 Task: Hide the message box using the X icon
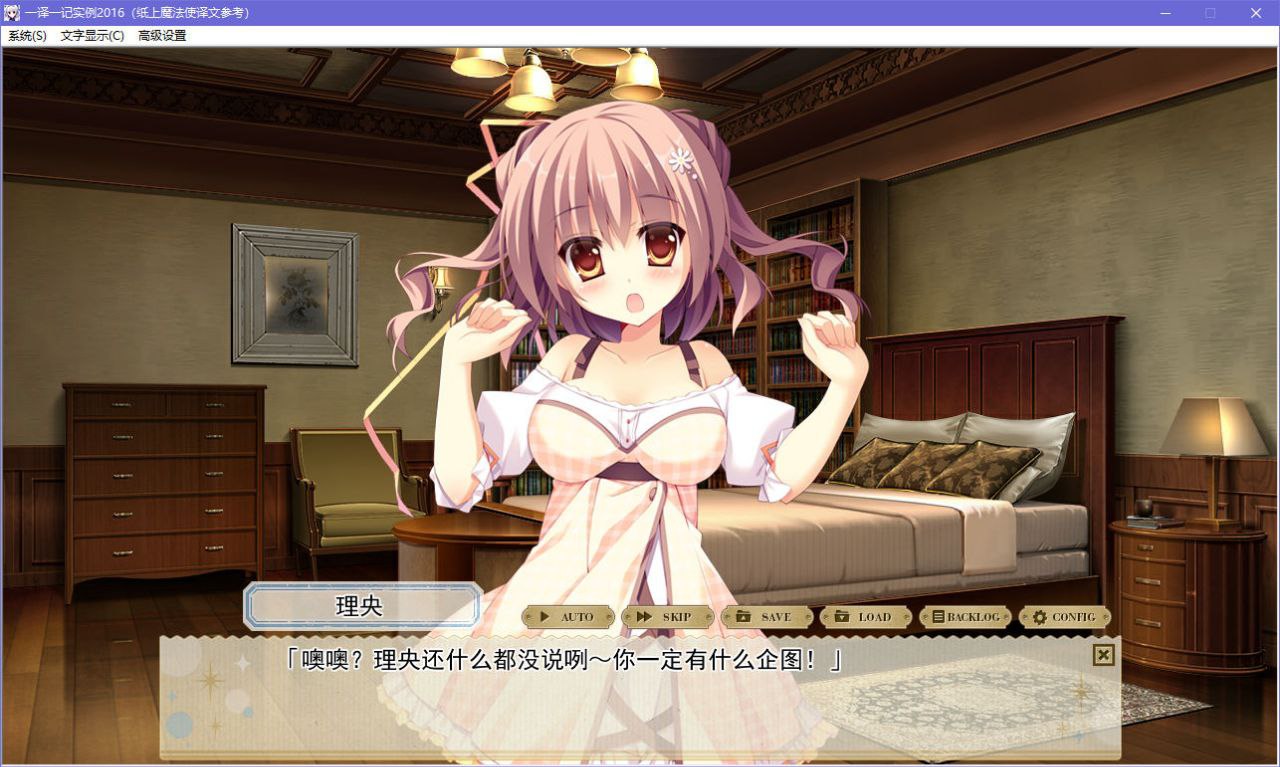point(1103,655)
